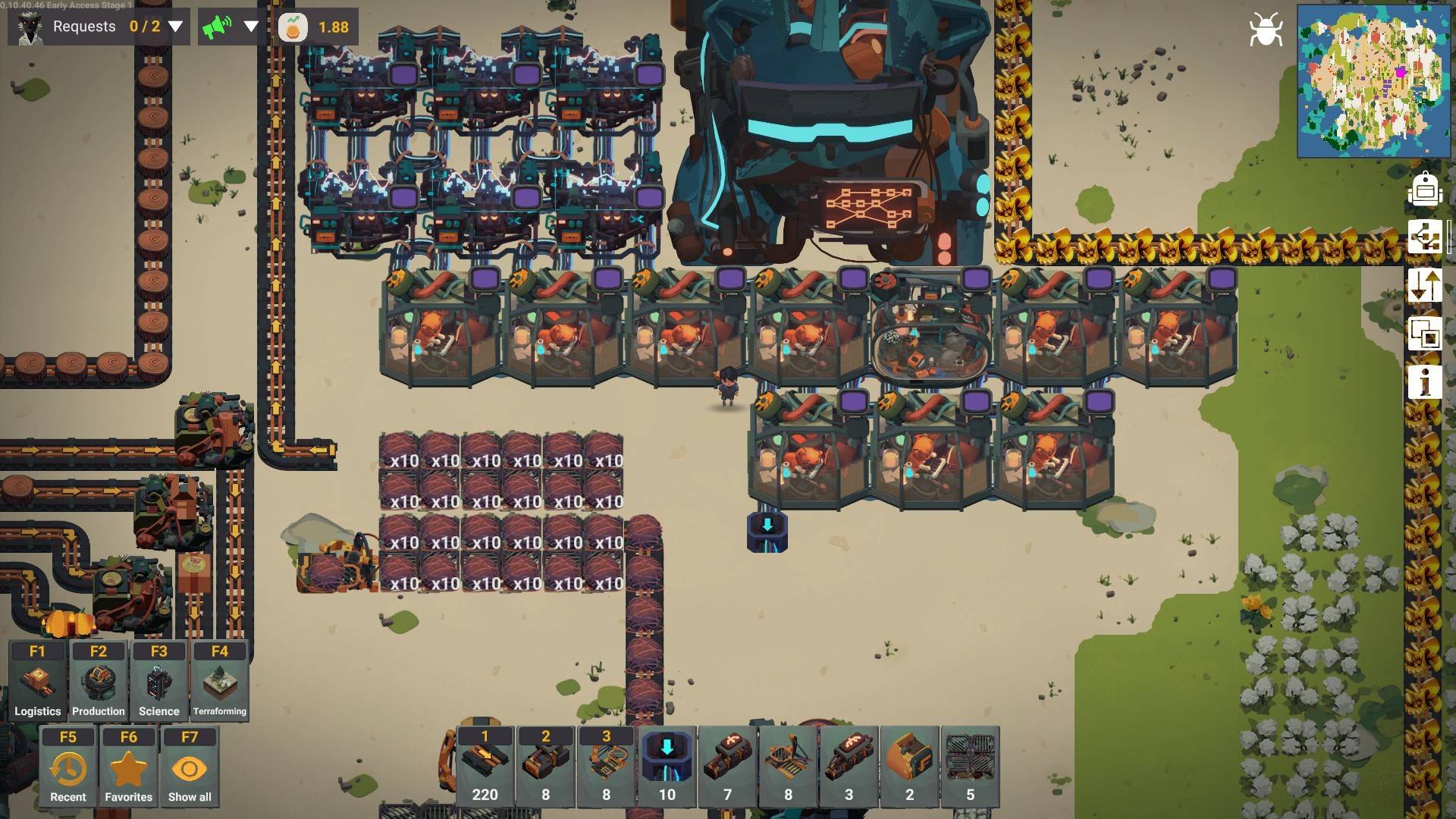Image resolution: width=1456 pixels, height=819 pixels.
Task: Select the metal grate tiles slot
Action: click(x=970, y=766)
